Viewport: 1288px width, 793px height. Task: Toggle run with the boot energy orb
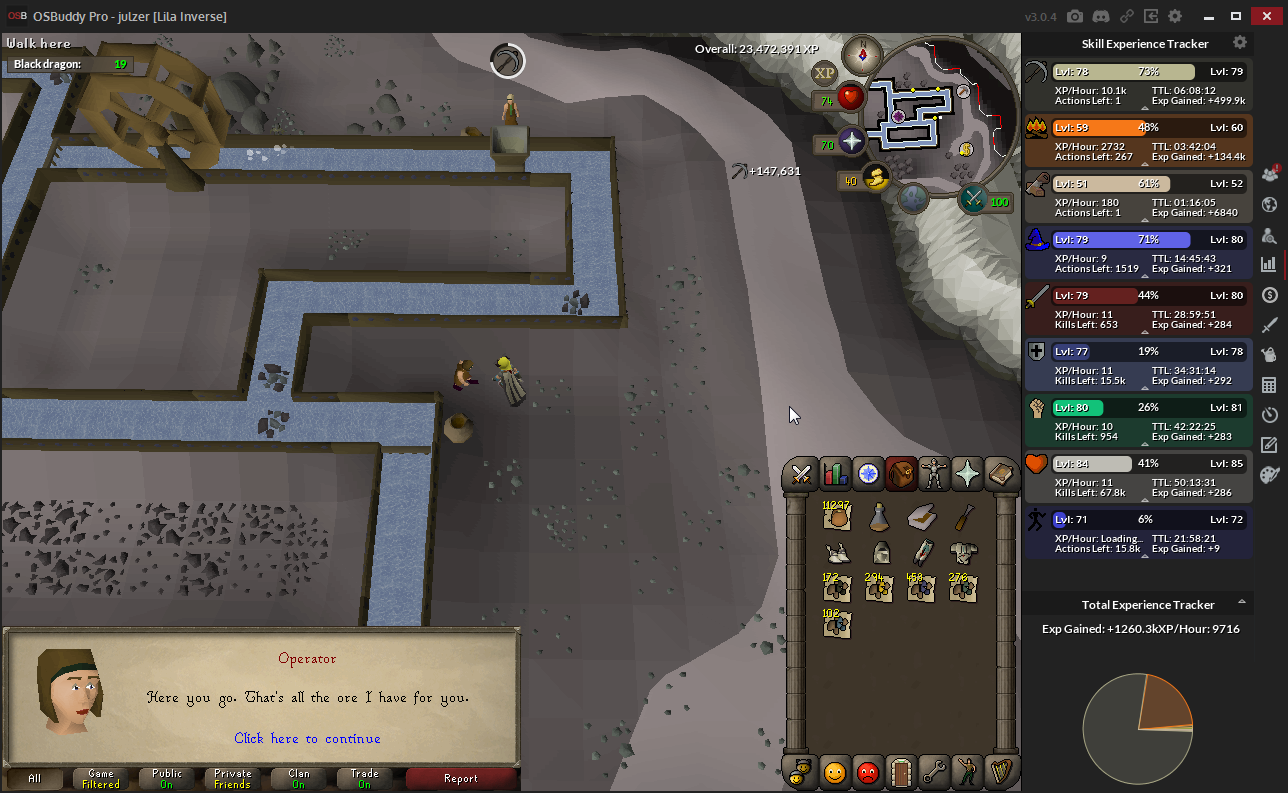pos(877,178)
